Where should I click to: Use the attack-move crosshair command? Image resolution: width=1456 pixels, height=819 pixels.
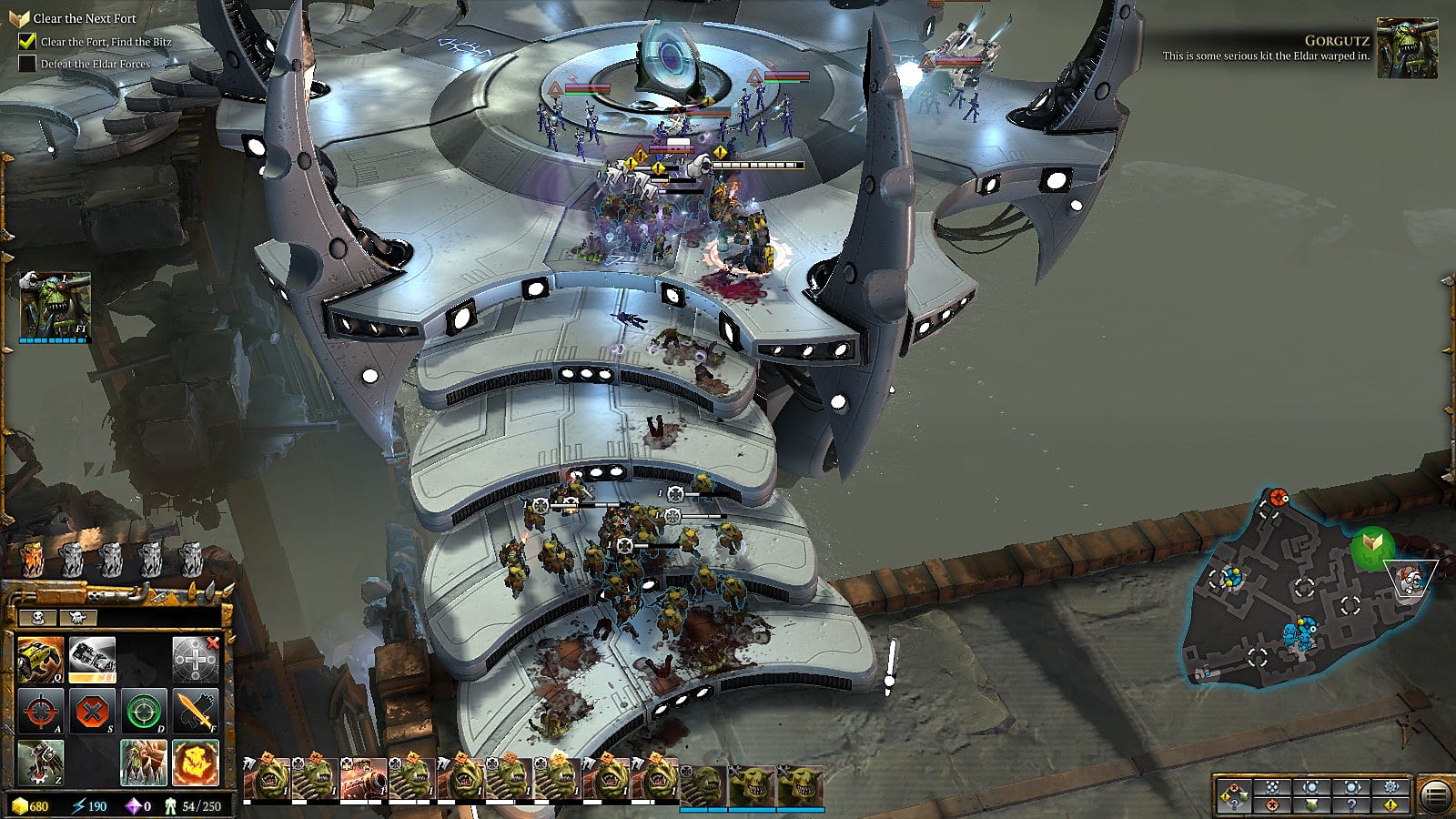coord(40,712)
